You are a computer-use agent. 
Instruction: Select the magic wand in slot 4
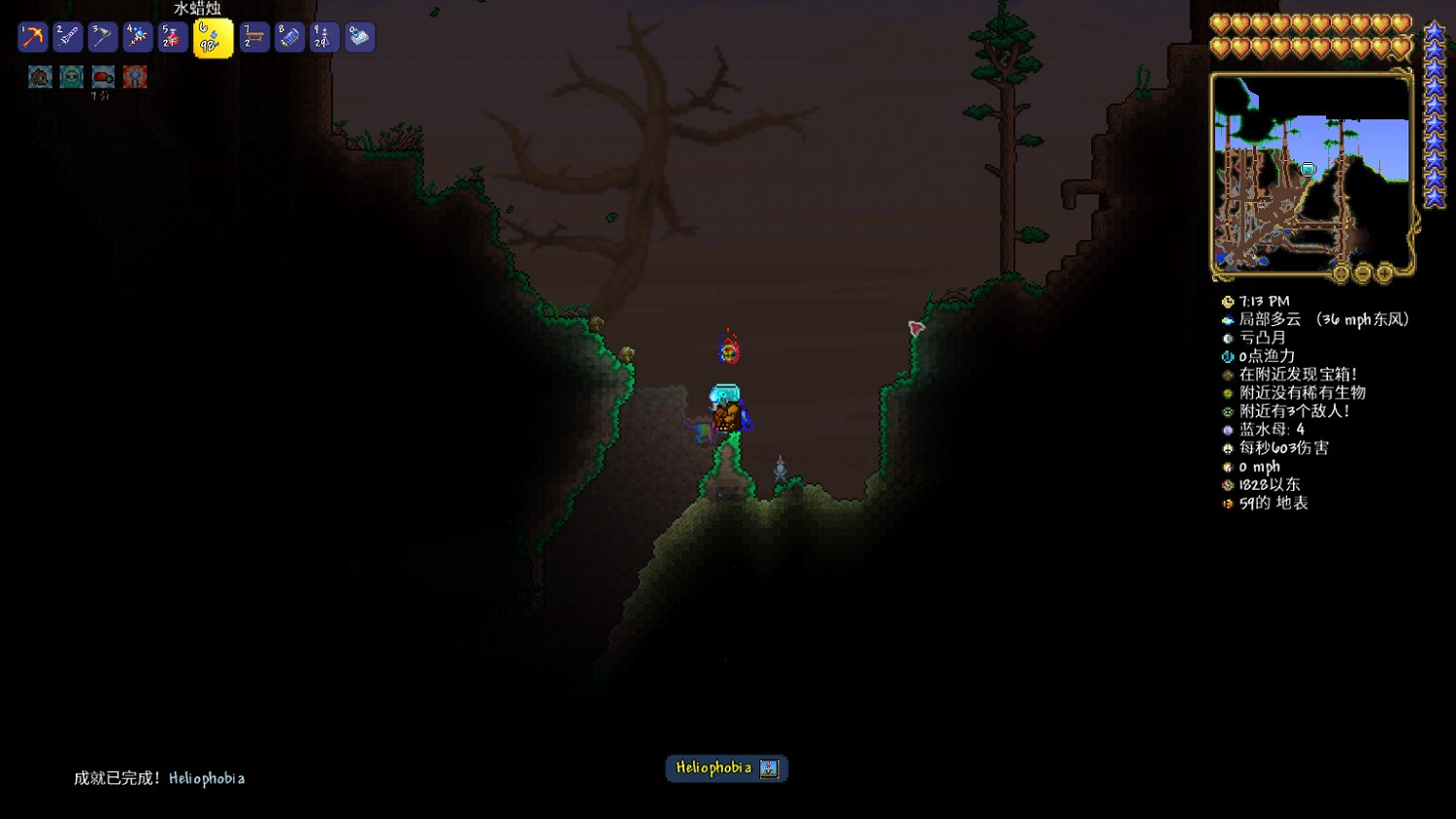136,36
